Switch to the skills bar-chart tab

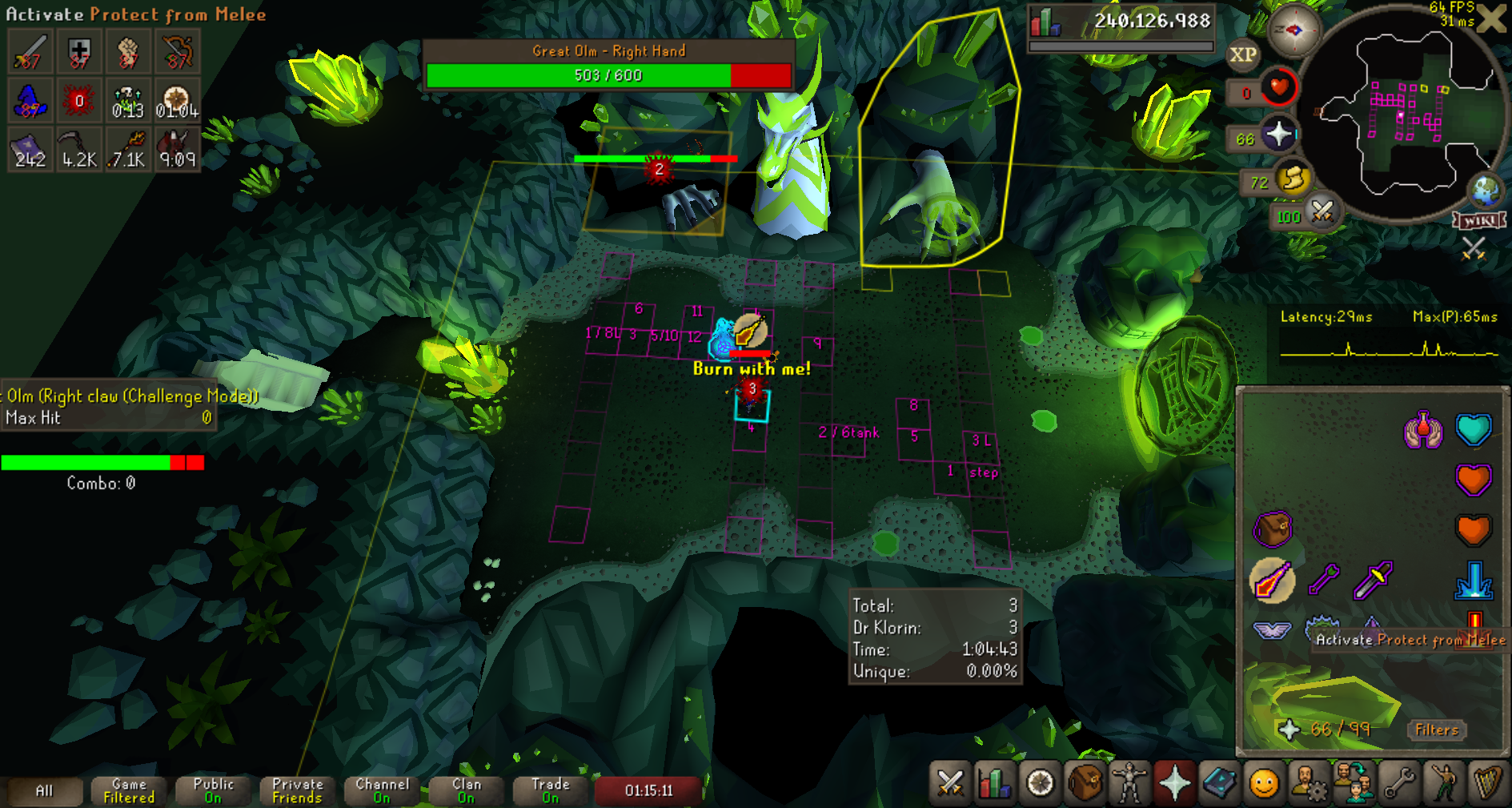click(995, 782)
